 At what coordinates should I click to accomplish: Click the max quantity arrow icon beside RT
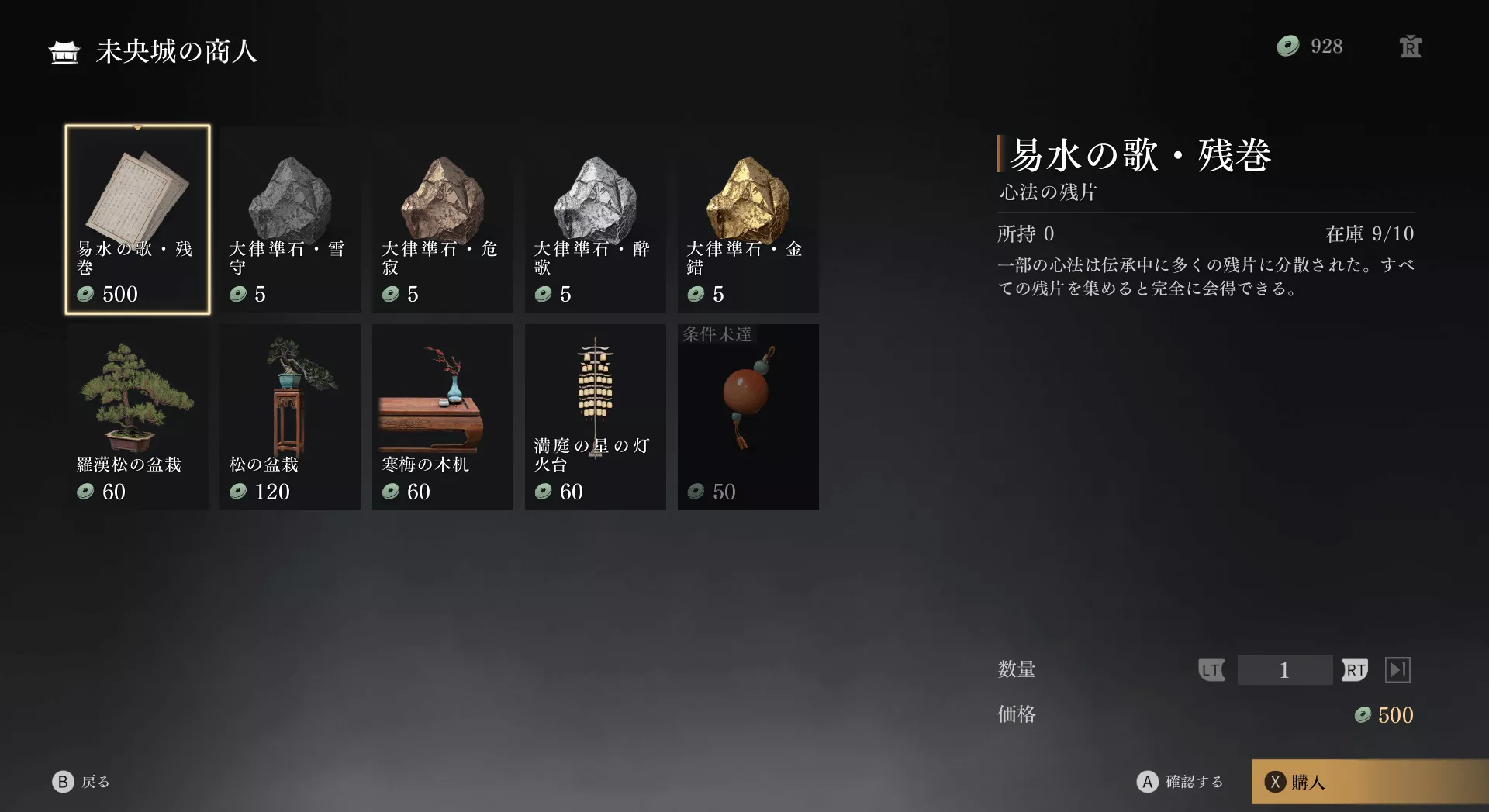(x=1397, y=670)
